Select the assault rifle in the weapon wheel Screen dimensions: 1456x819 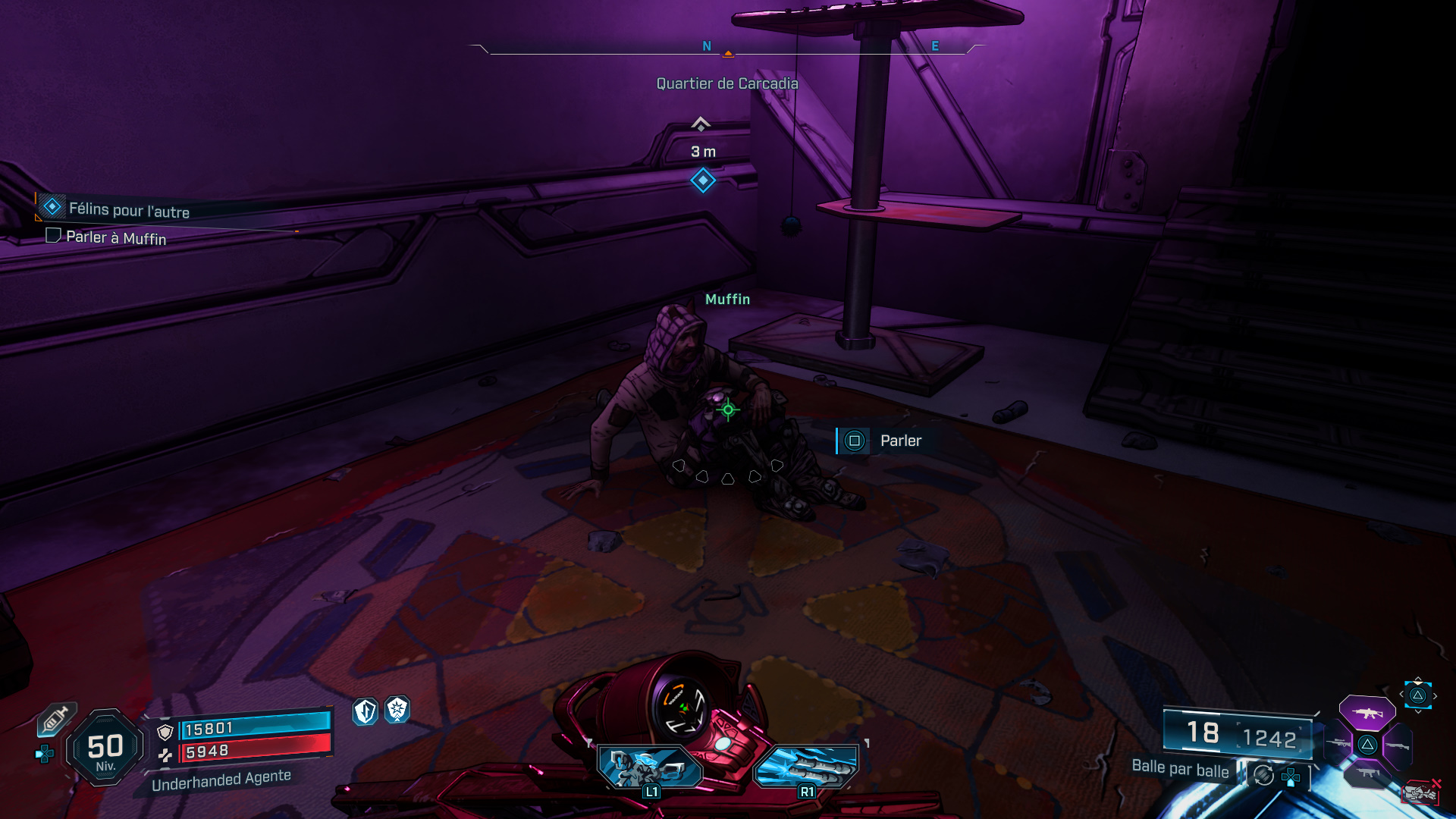click(x=1367, y=713)
